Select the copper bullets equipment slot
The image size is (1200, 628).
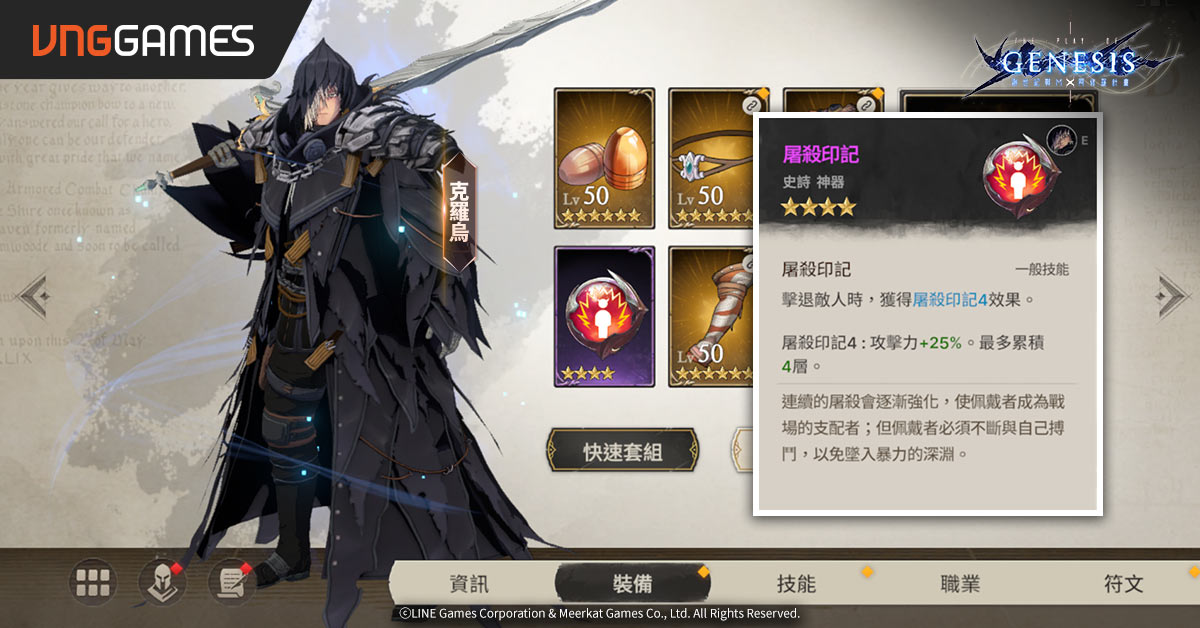(604, 158)
